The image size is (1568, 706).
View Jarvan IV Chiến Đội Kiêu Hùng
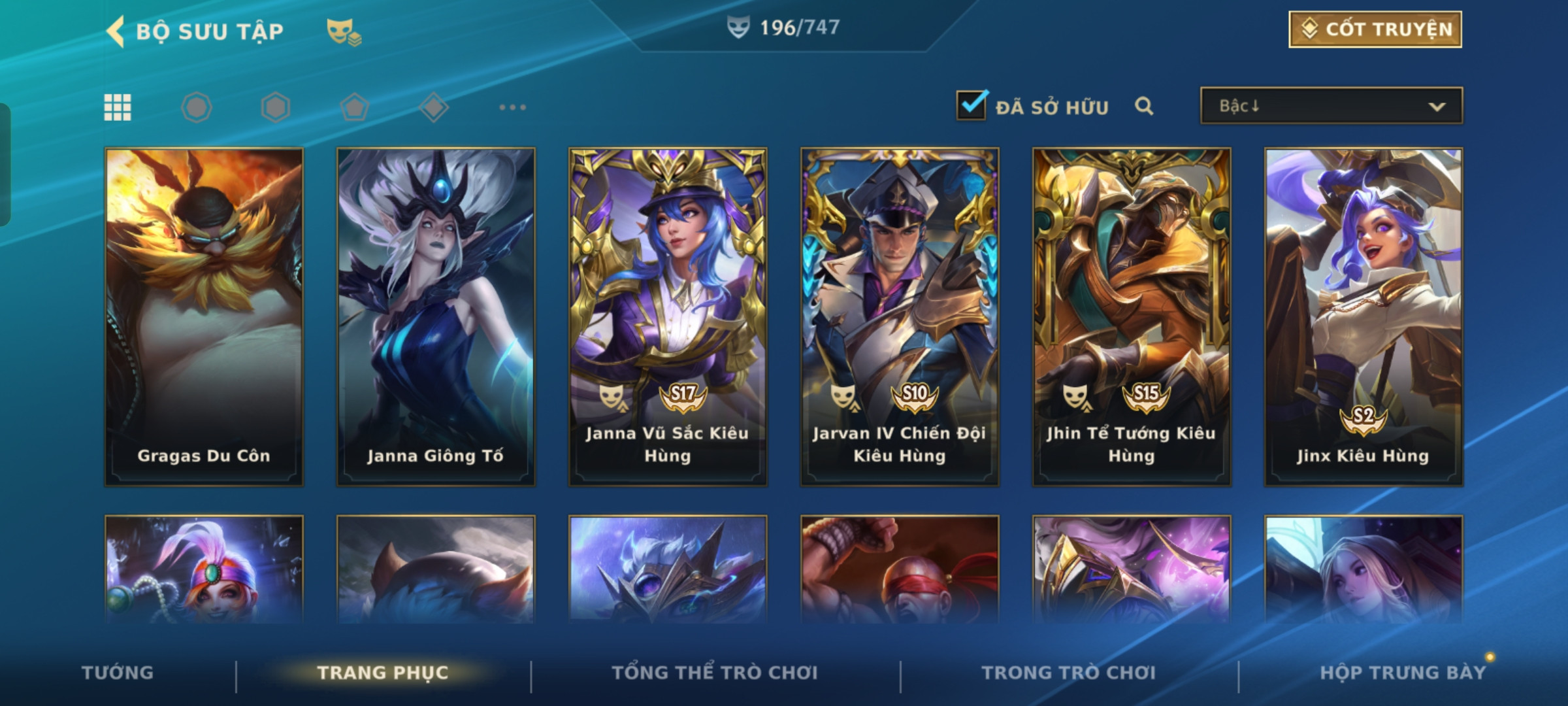pyautogui.click(x=900, y=317)
